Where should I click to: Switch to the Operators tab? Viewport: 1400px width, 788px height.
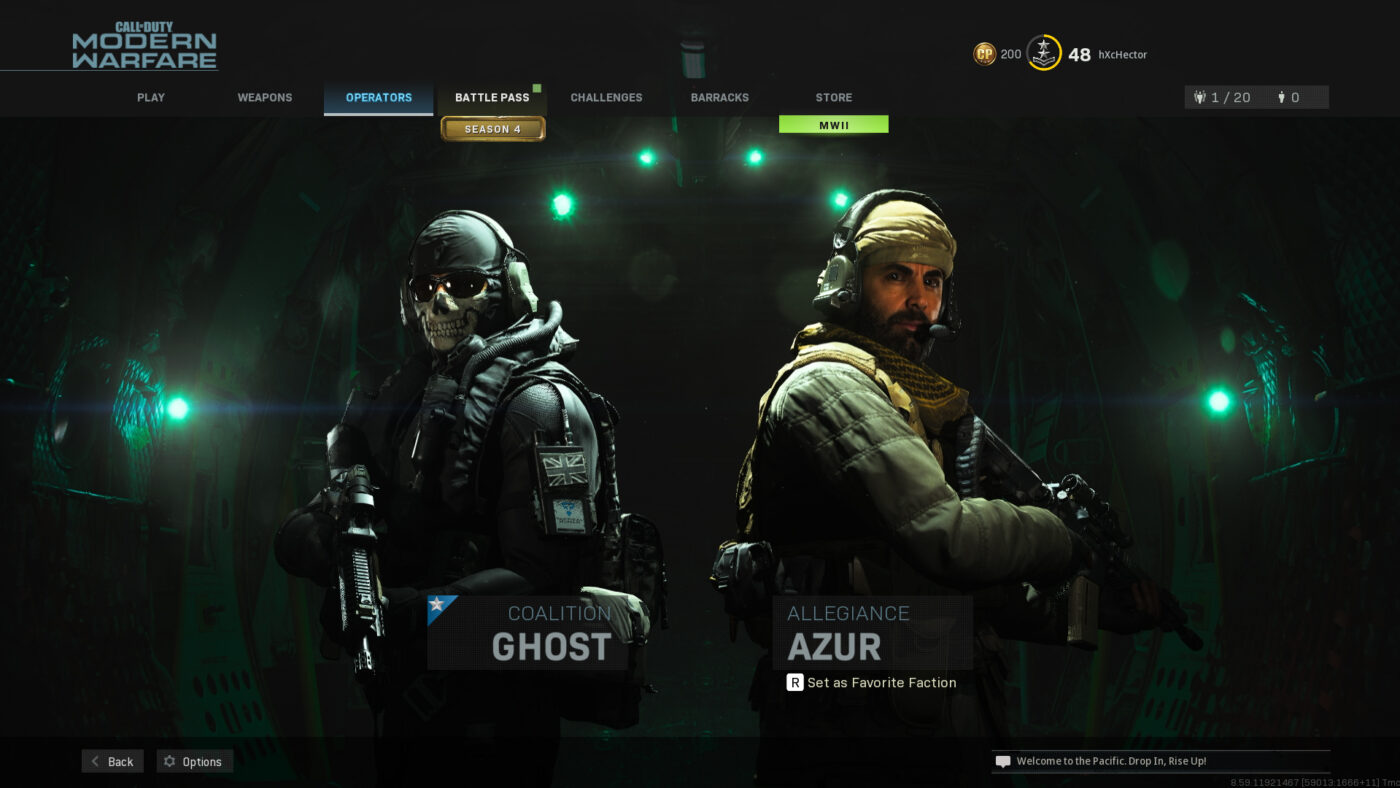pyautogui.click(x=378, y=97)
